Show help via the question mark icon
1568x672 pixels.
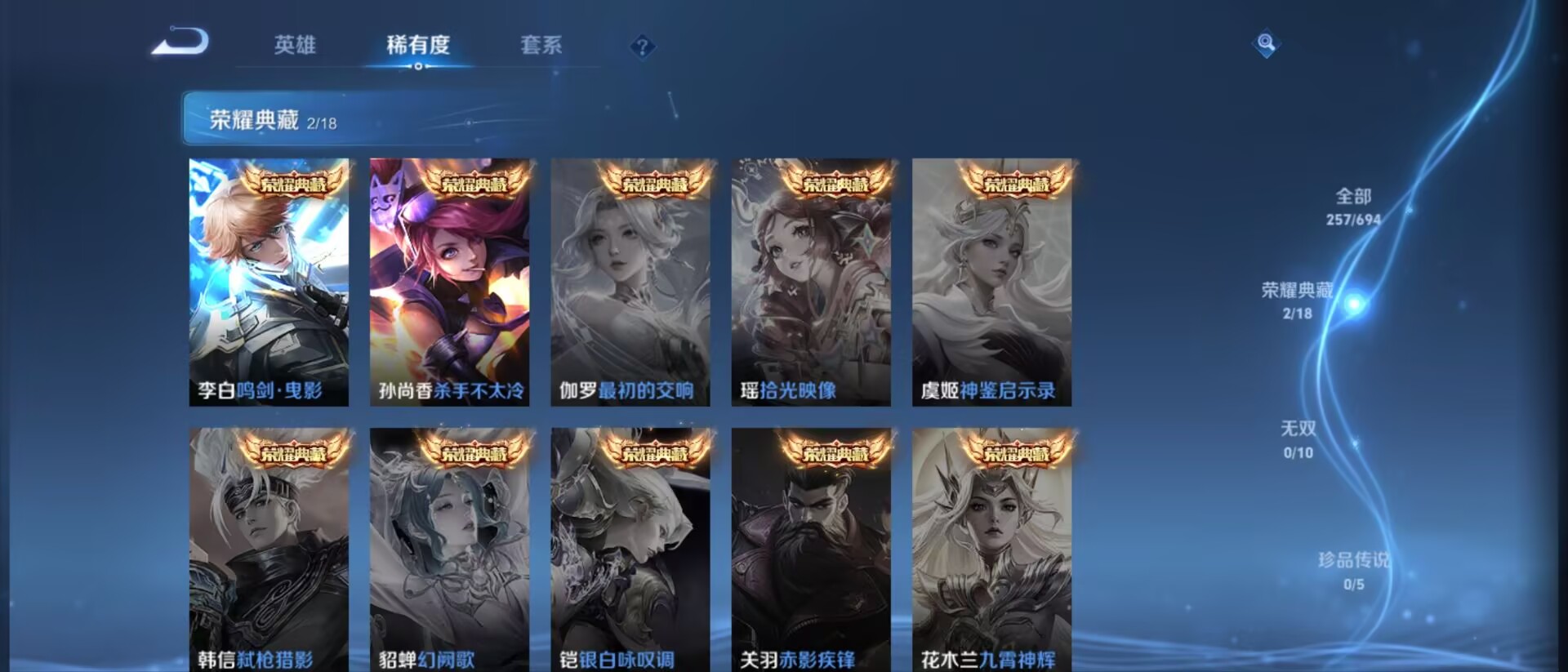click(x=643, y=47)
